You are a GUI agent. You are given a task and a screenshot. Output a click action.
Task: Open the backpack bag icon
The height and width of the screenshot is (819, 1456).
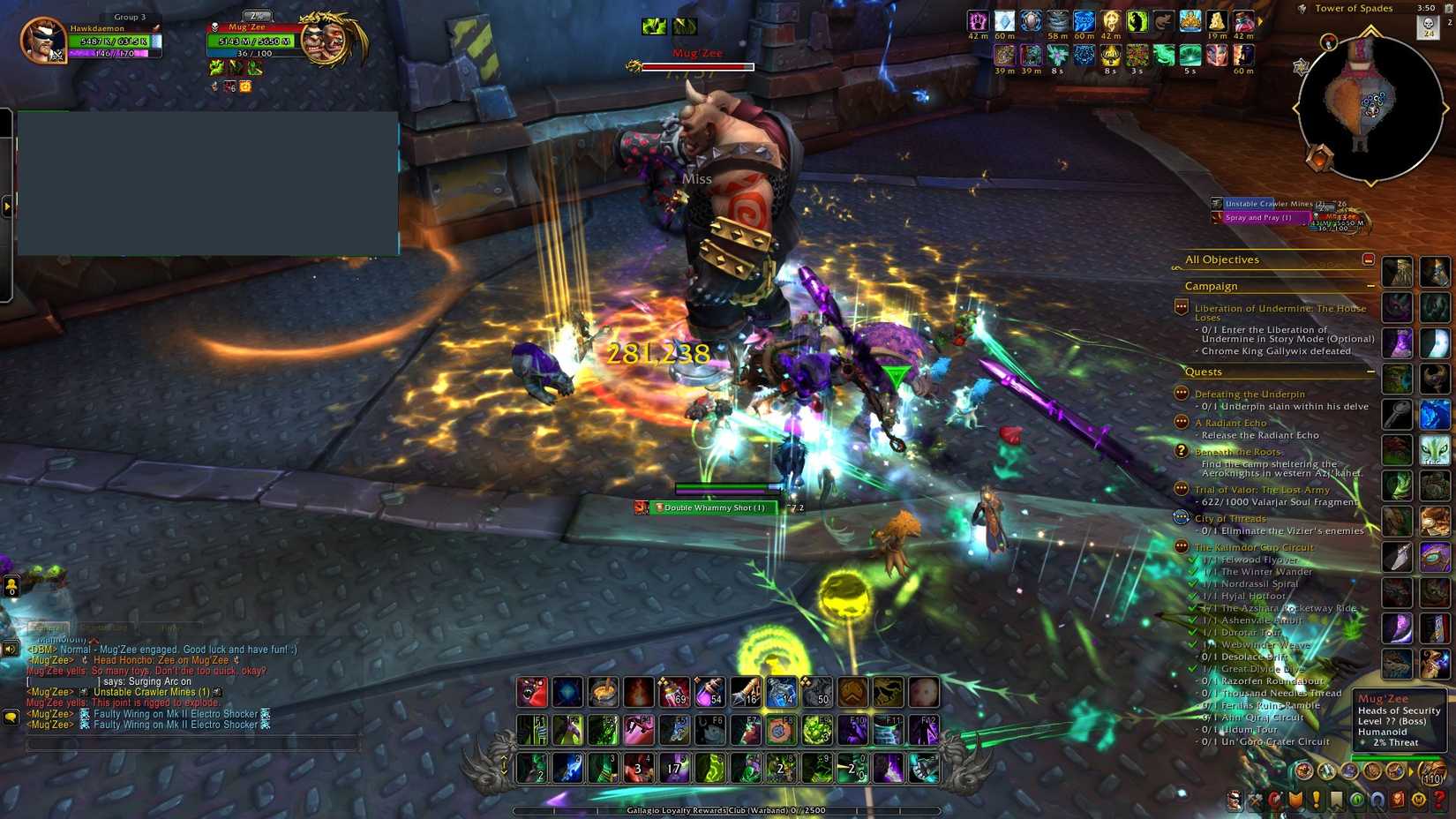(1432, 770)
